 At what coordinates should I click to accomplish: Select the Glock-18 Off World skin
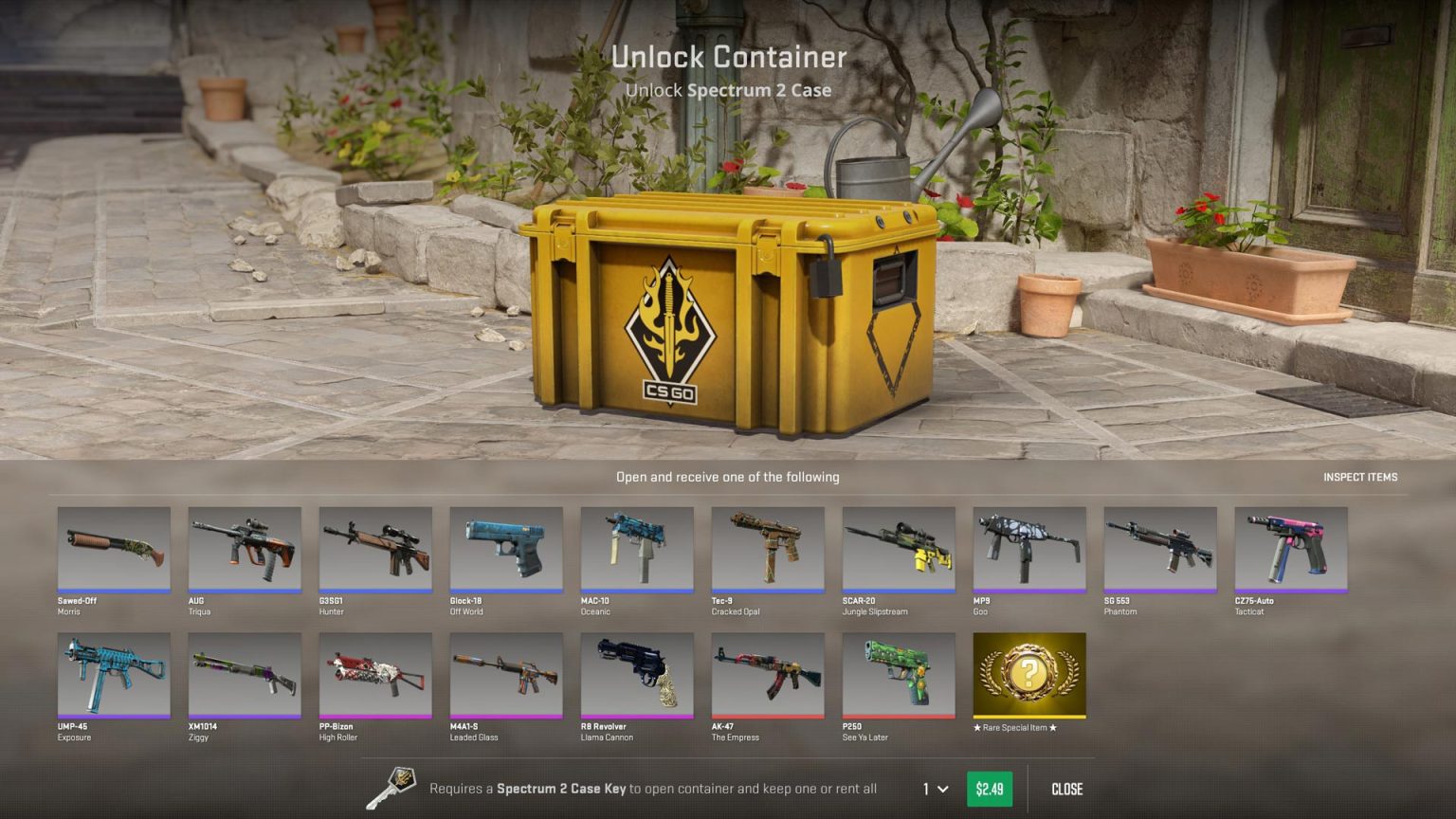506,550
